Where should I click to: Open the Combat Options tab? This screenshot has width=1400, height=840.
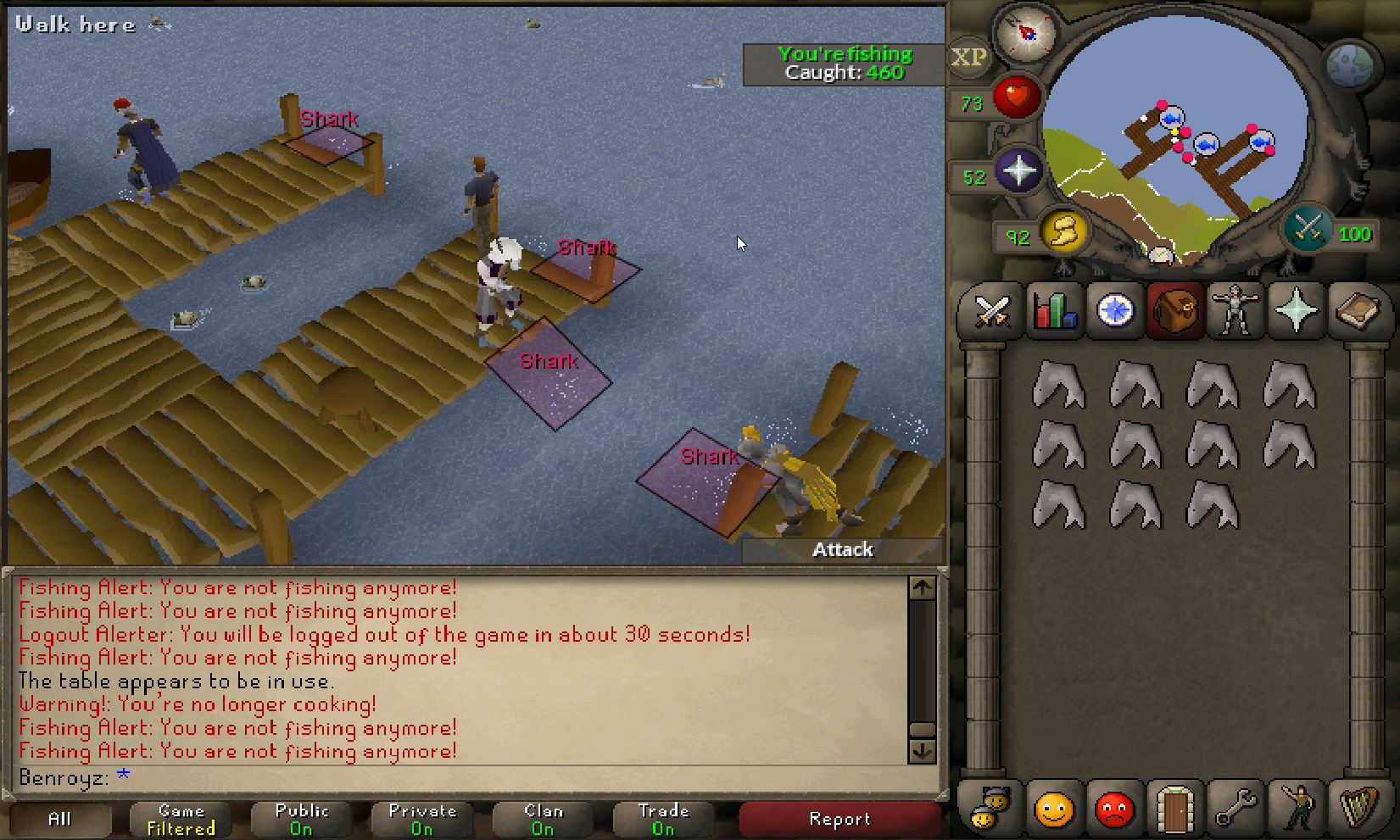pyautogui.click(x=991, y=311)
